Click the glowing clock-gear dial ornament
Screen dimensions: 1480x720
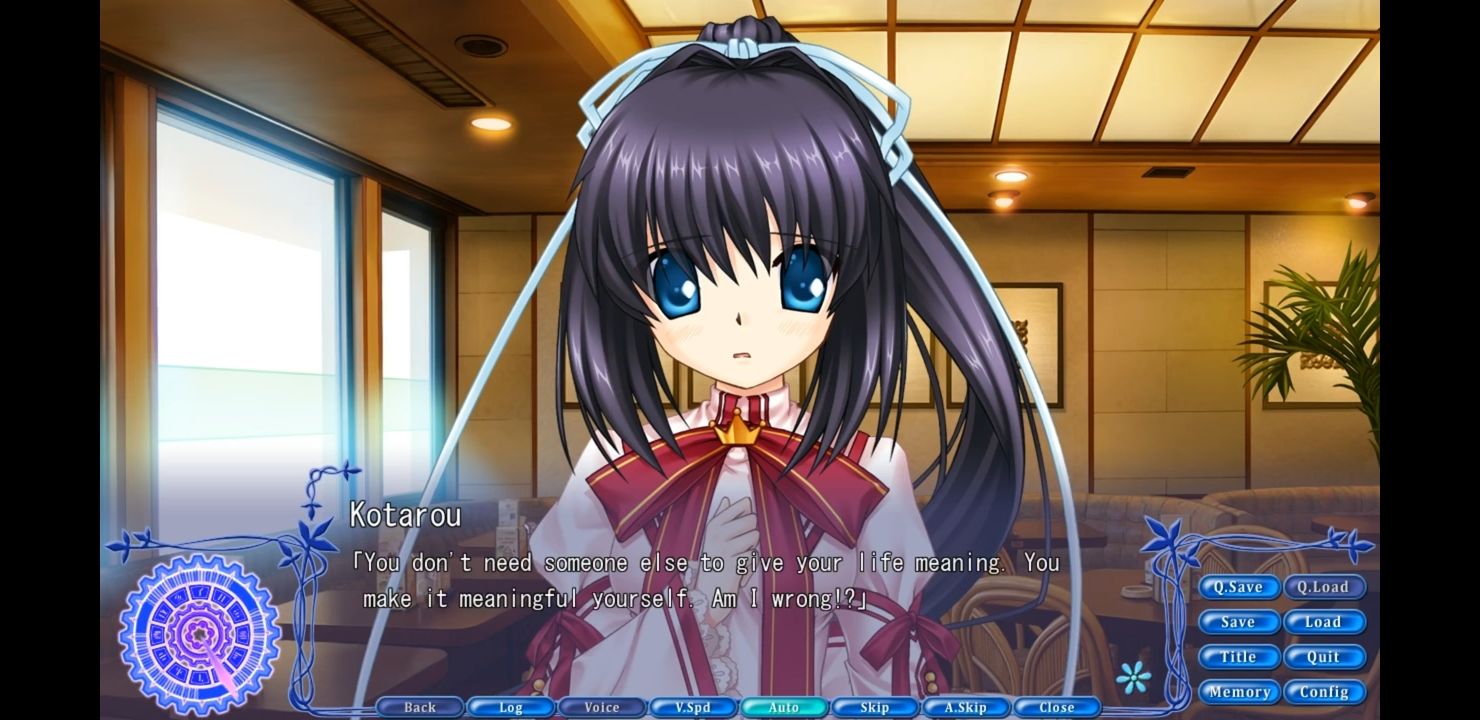pos(197,635)
